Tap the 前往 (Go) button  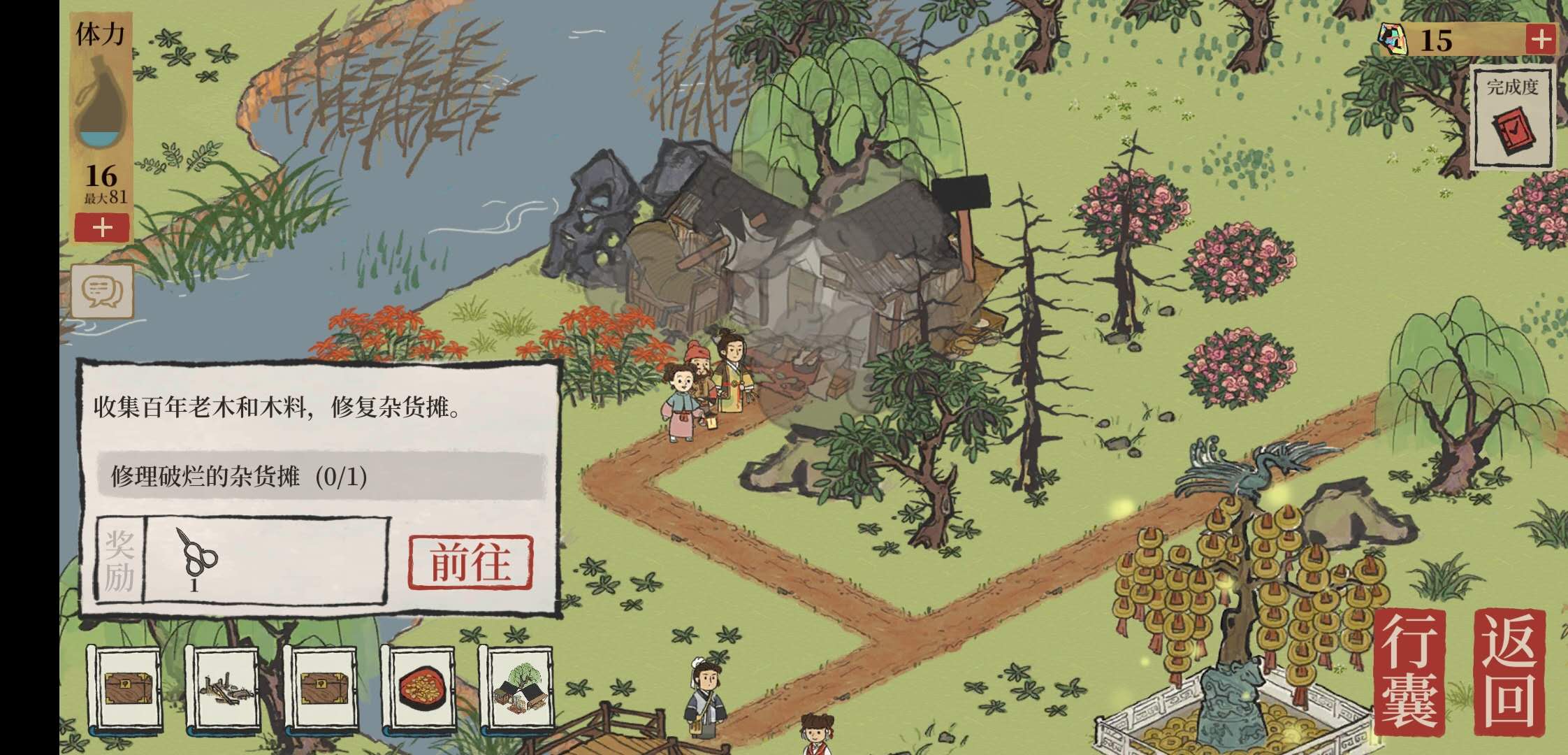[470, 562]
